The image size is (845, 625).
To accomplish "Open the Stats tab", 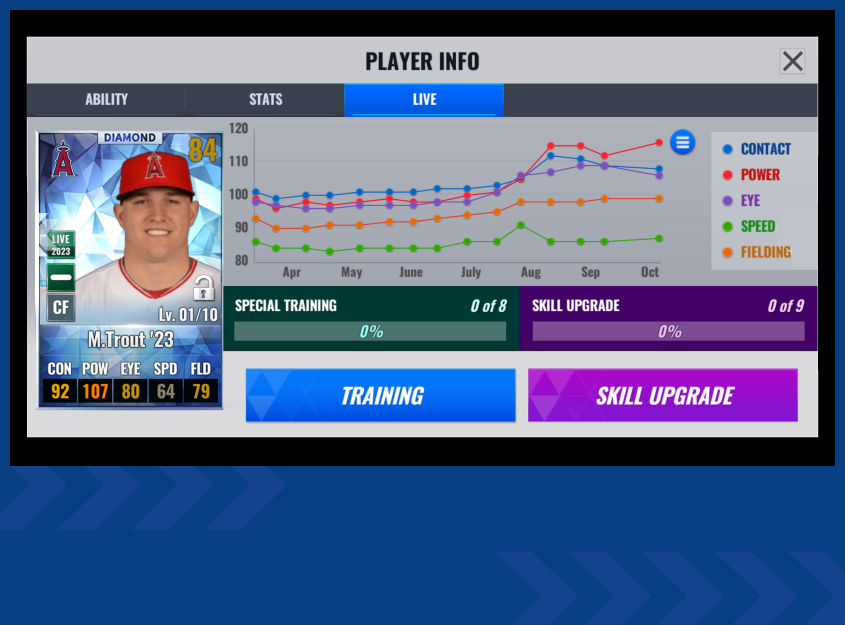I will [x=266, y=99].
